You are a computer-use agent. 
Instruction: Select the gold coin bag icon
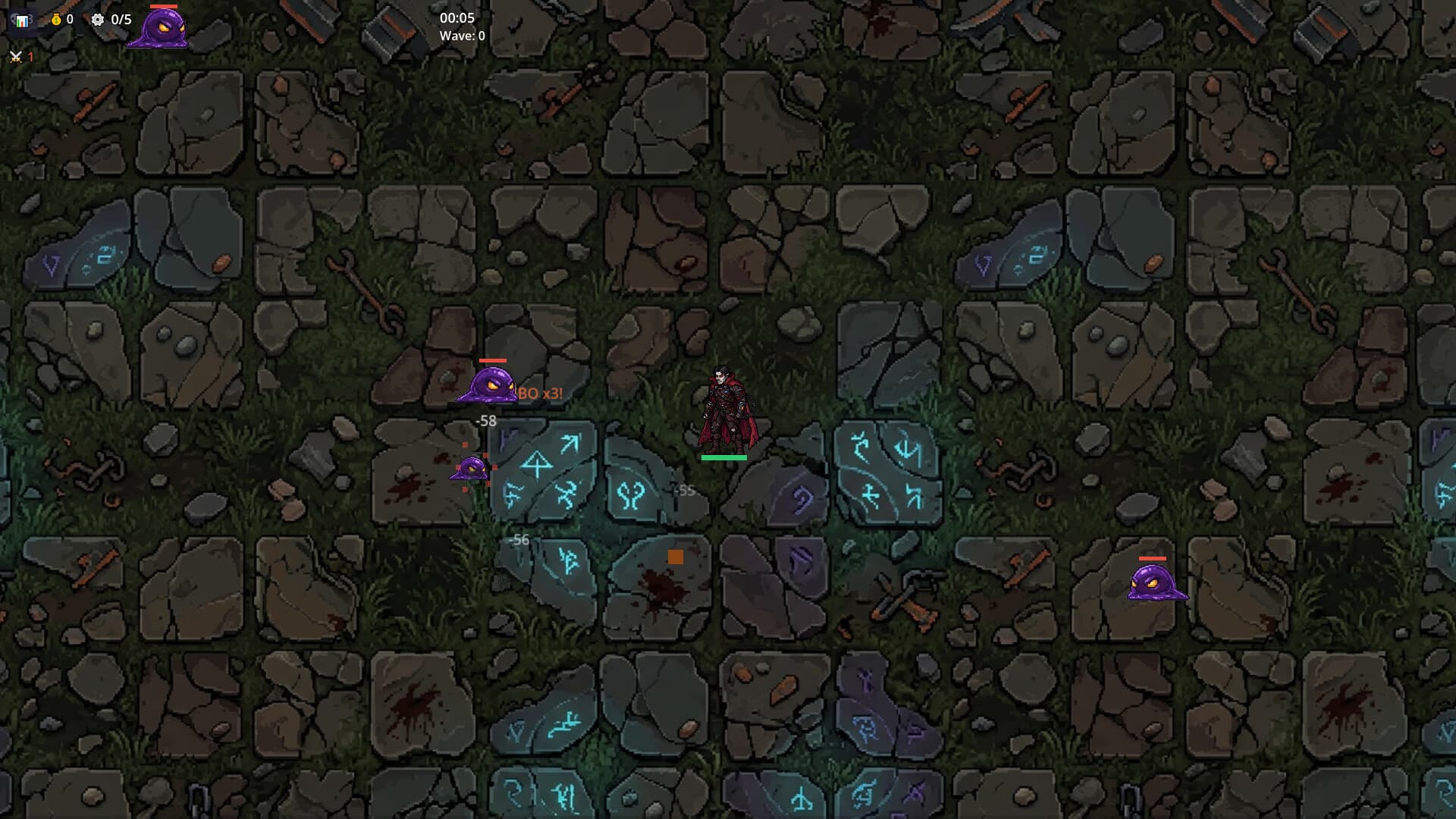pos(55,20)
